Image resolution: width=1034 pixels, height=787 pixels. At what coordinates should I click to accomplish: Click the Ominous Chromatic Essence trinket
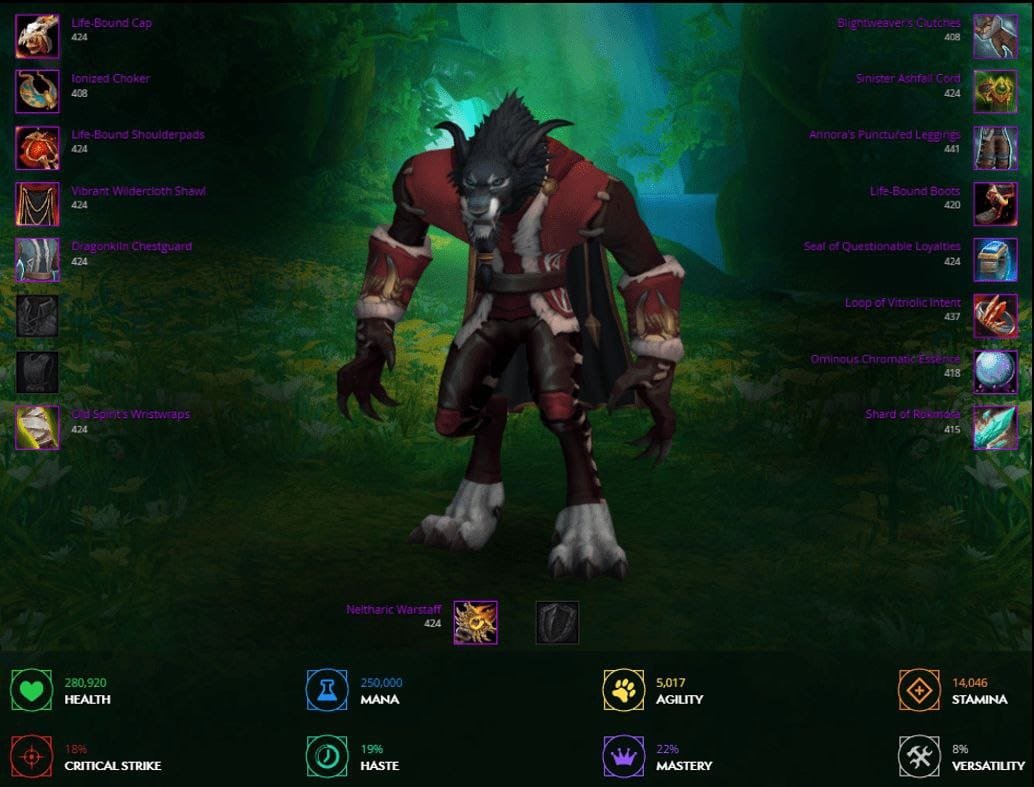[x=995, y=371]
